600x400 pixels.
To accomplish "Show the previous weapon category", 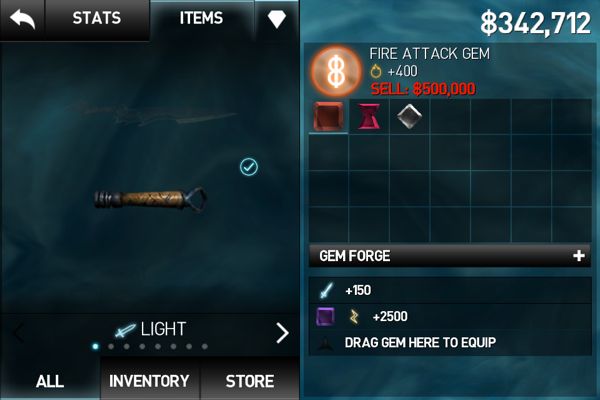I will (x=18, y=333).
